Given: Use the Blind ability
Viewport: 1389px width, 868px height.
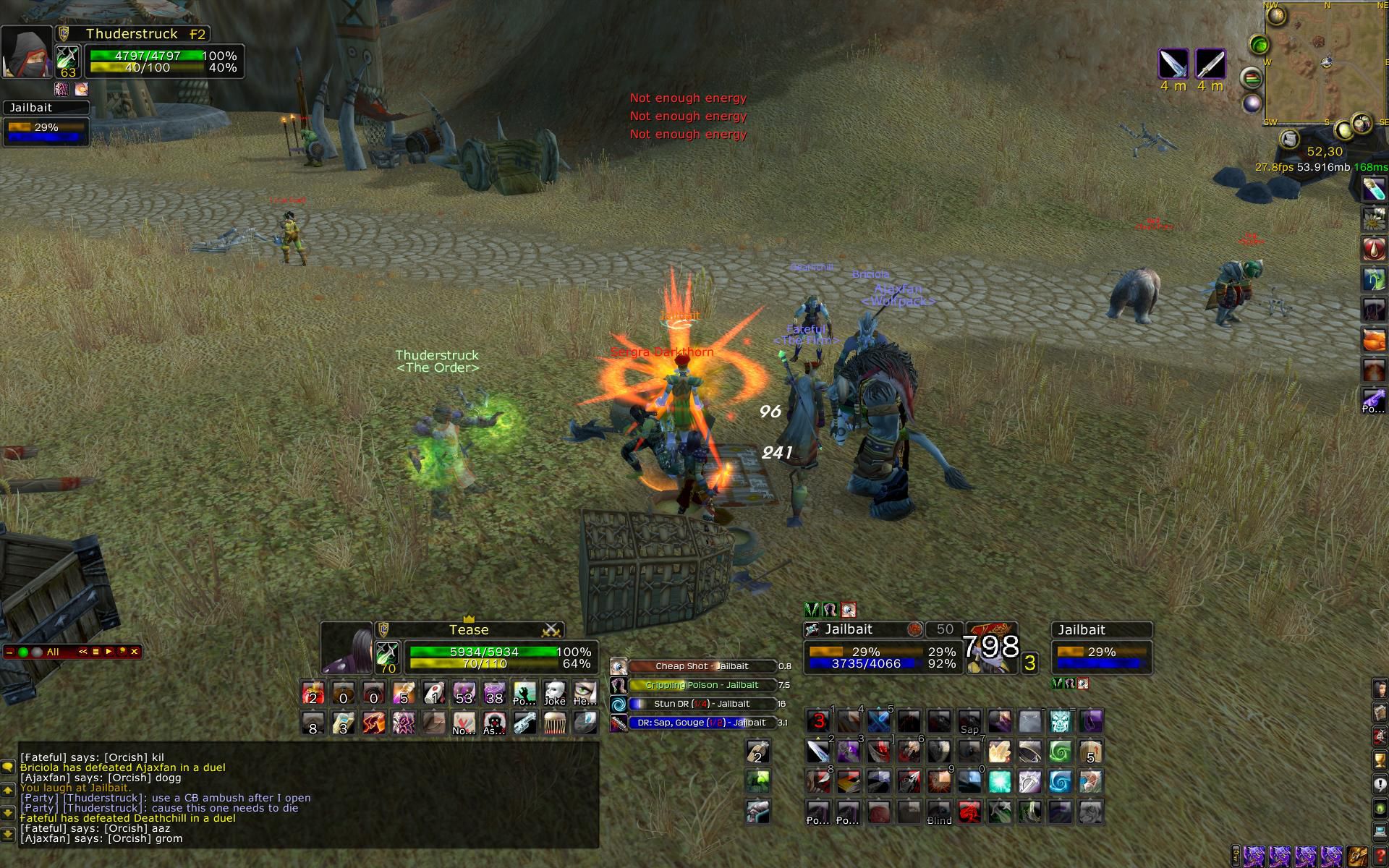Looking at the screenshot, I should (939, 812).
